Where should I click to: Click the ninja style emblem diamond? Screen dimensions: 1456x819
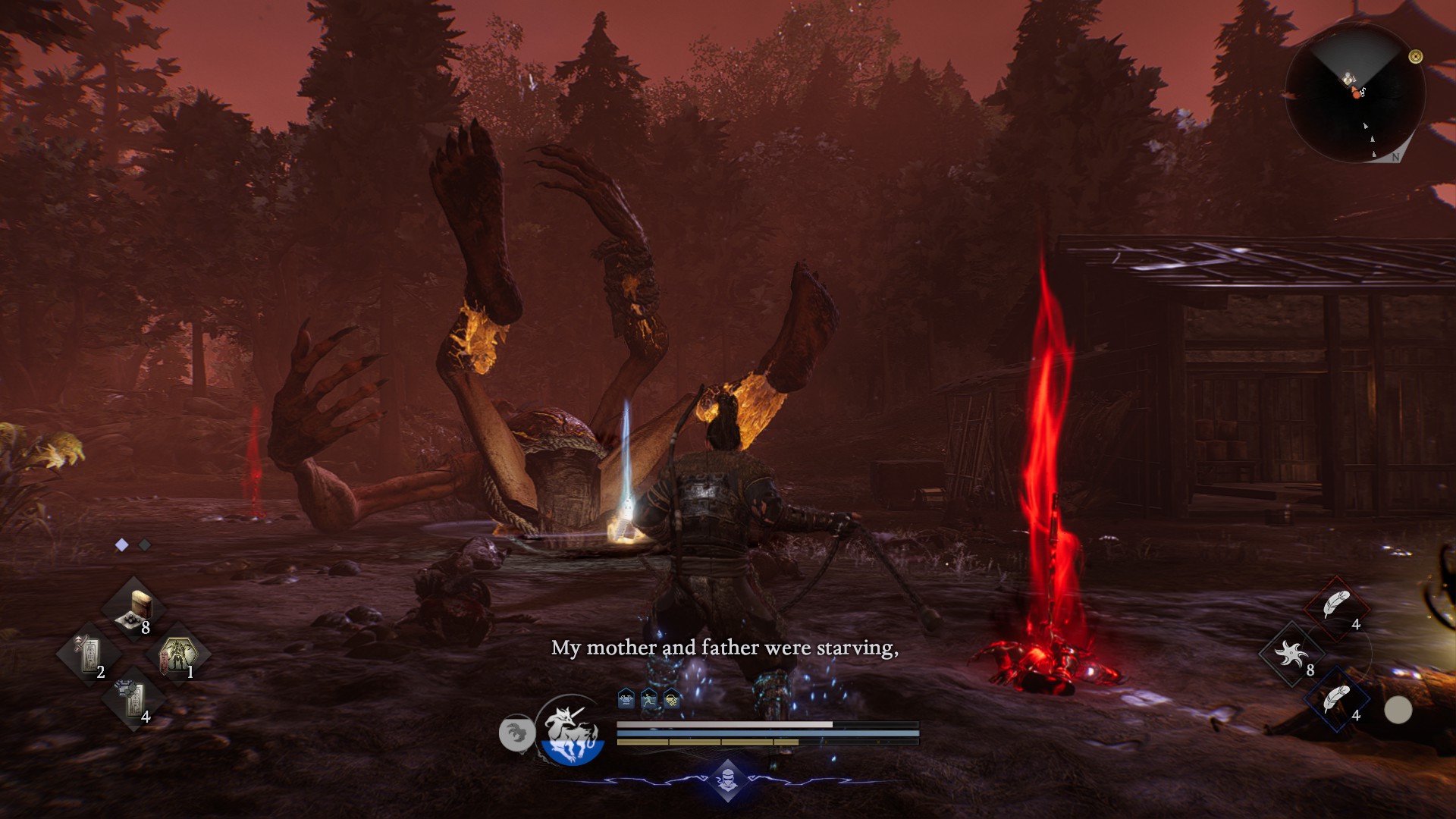click(727, 779)
